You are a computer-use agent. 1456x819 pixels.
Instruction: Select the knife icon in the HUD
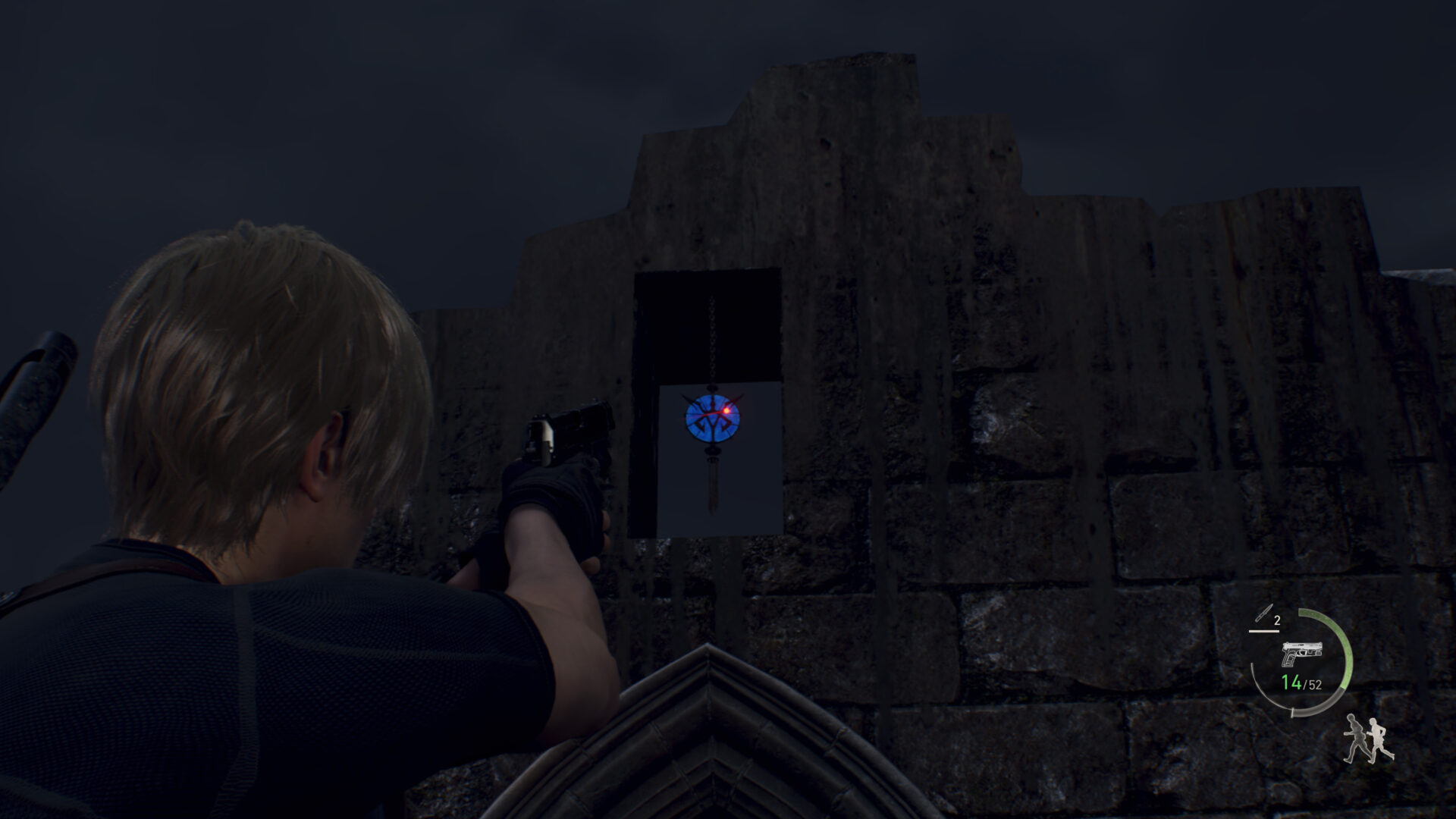(x=1263, y=612)
